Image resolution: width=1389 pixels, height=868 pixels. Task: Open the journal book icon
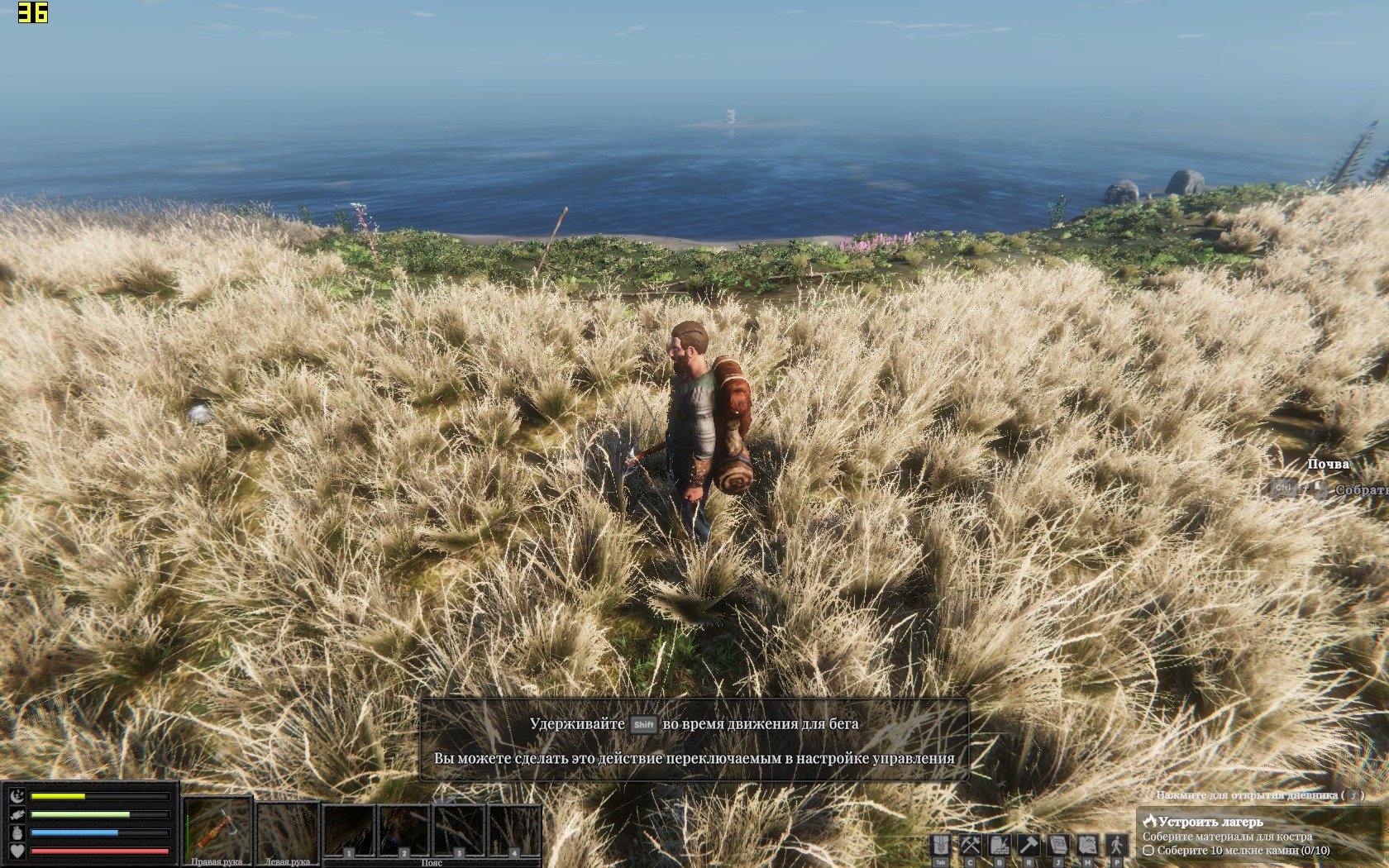[1058, 846]
